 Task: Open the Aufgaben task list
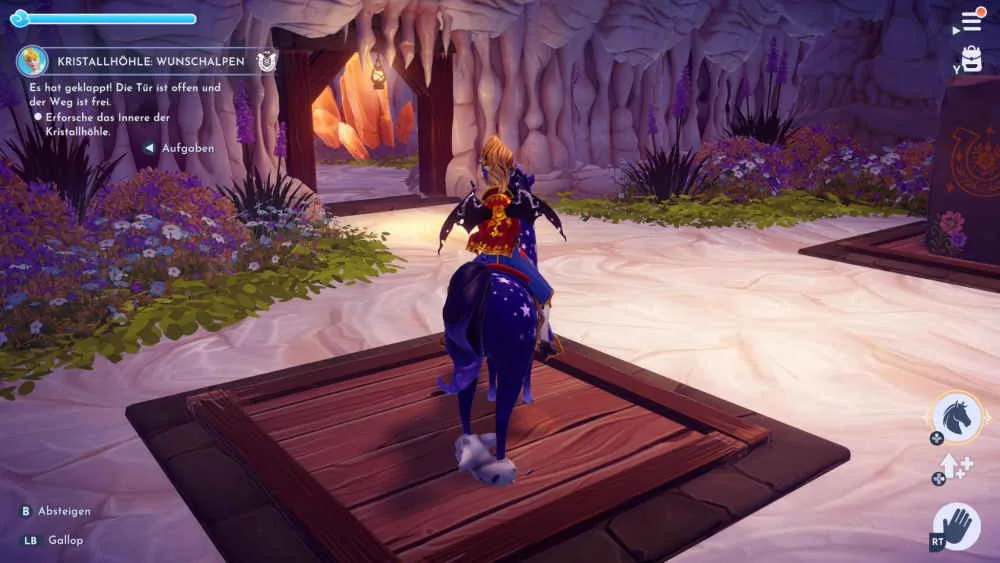click(x=185, y=147)
